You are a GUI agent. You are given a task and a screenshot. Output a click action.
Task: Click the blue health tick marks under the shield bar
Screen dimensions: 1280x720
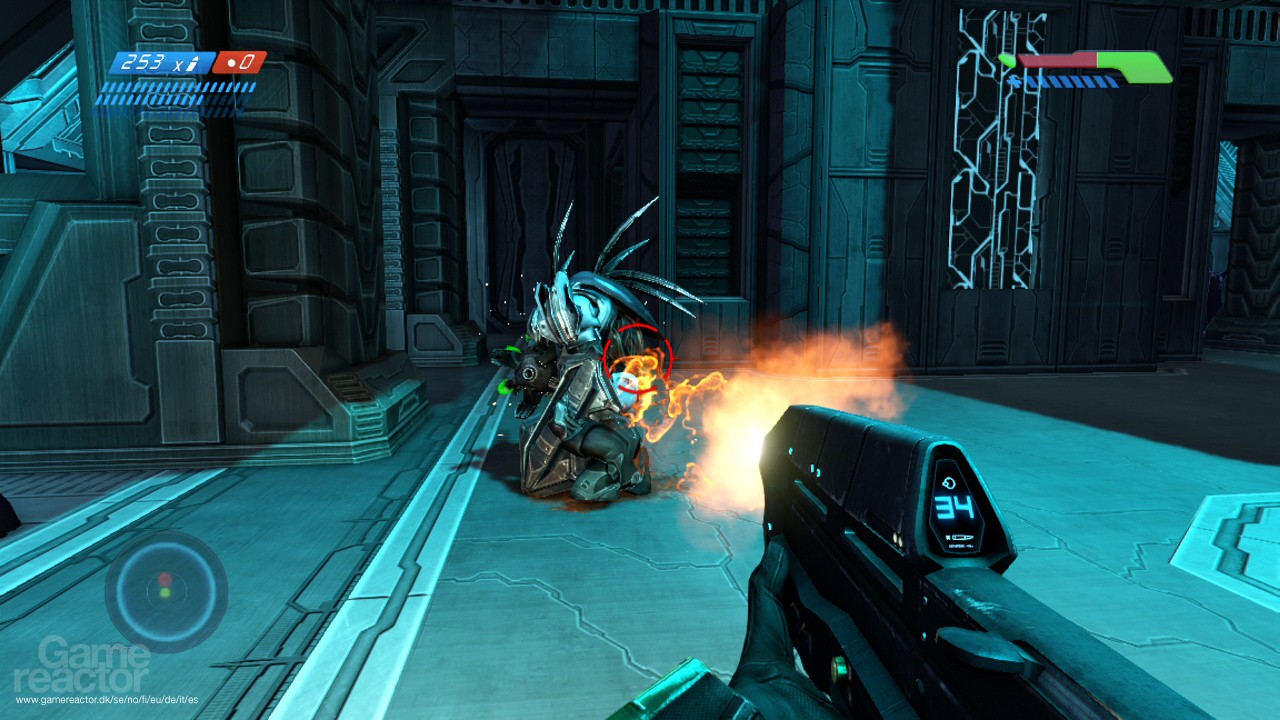coord(1065,83)
